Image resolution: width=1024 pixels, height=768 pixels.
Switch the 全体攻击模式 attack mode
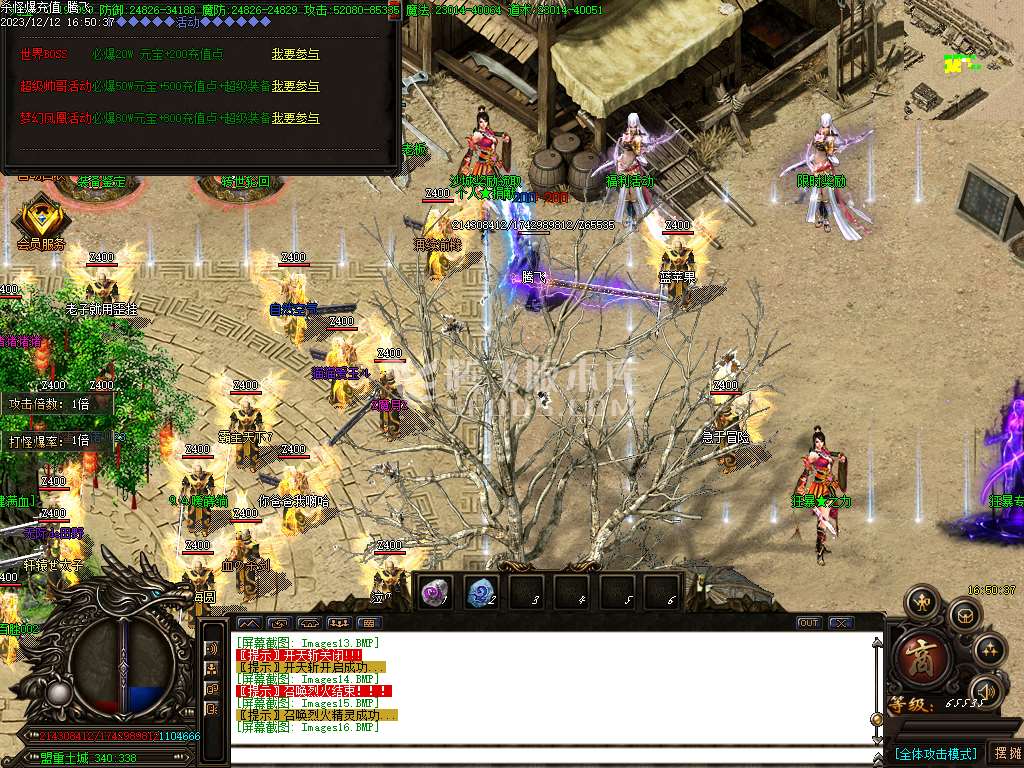point(935,753)
